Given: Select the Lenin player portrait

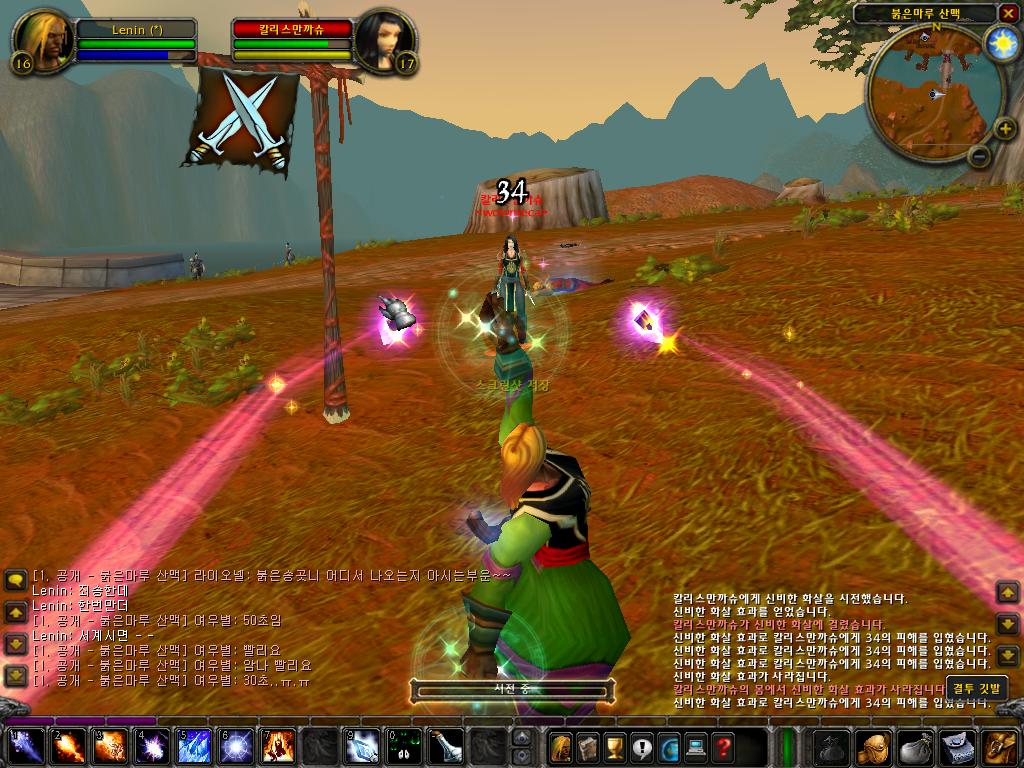Looking at the screenshot, I should [44, 41].
